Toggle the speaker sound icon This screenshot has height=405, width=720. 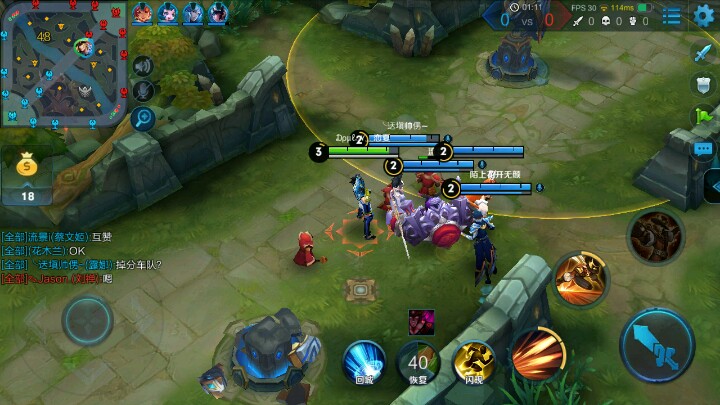(142, 67)
